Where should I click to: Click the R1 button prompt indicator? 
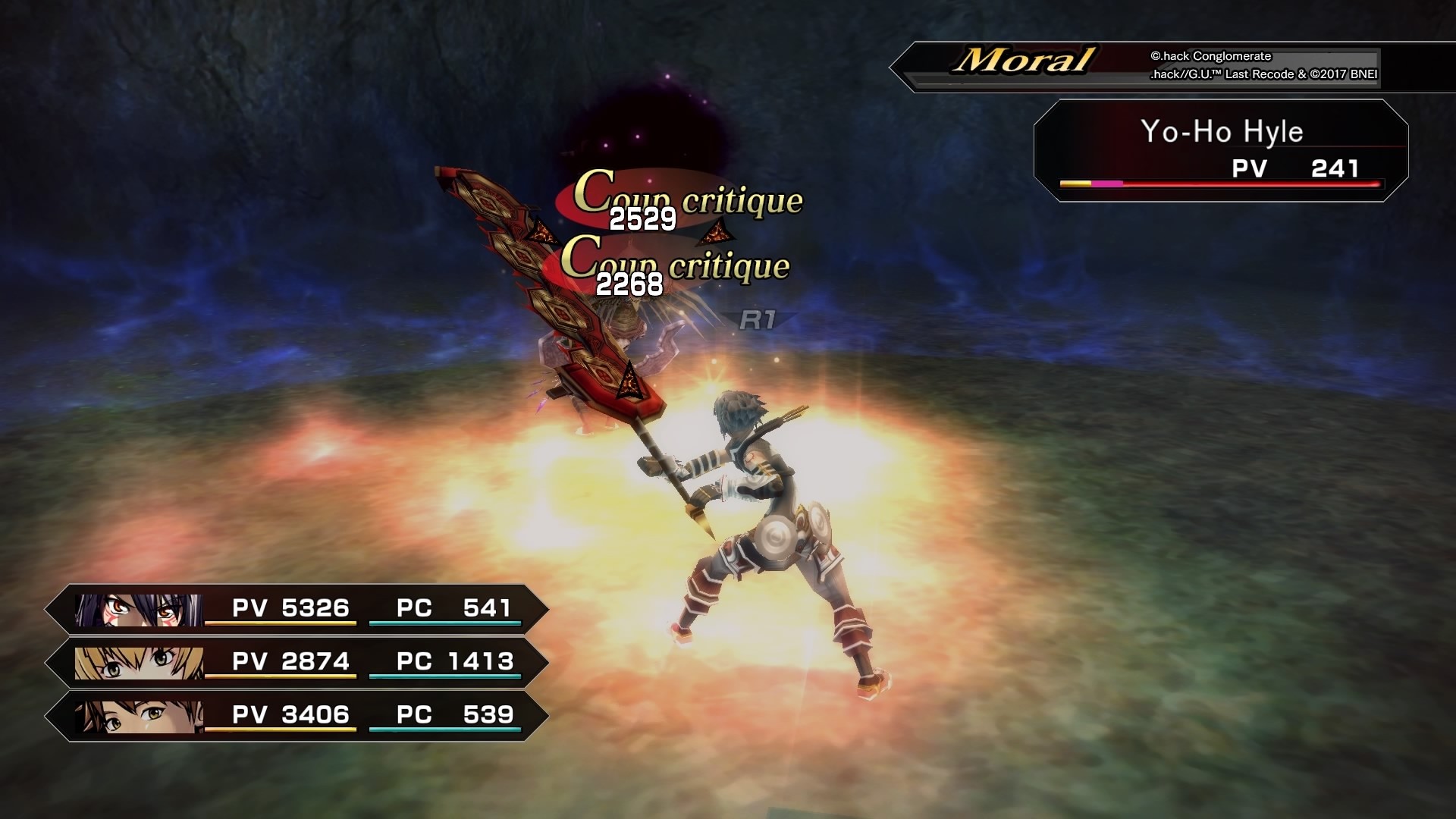point(758,322)
